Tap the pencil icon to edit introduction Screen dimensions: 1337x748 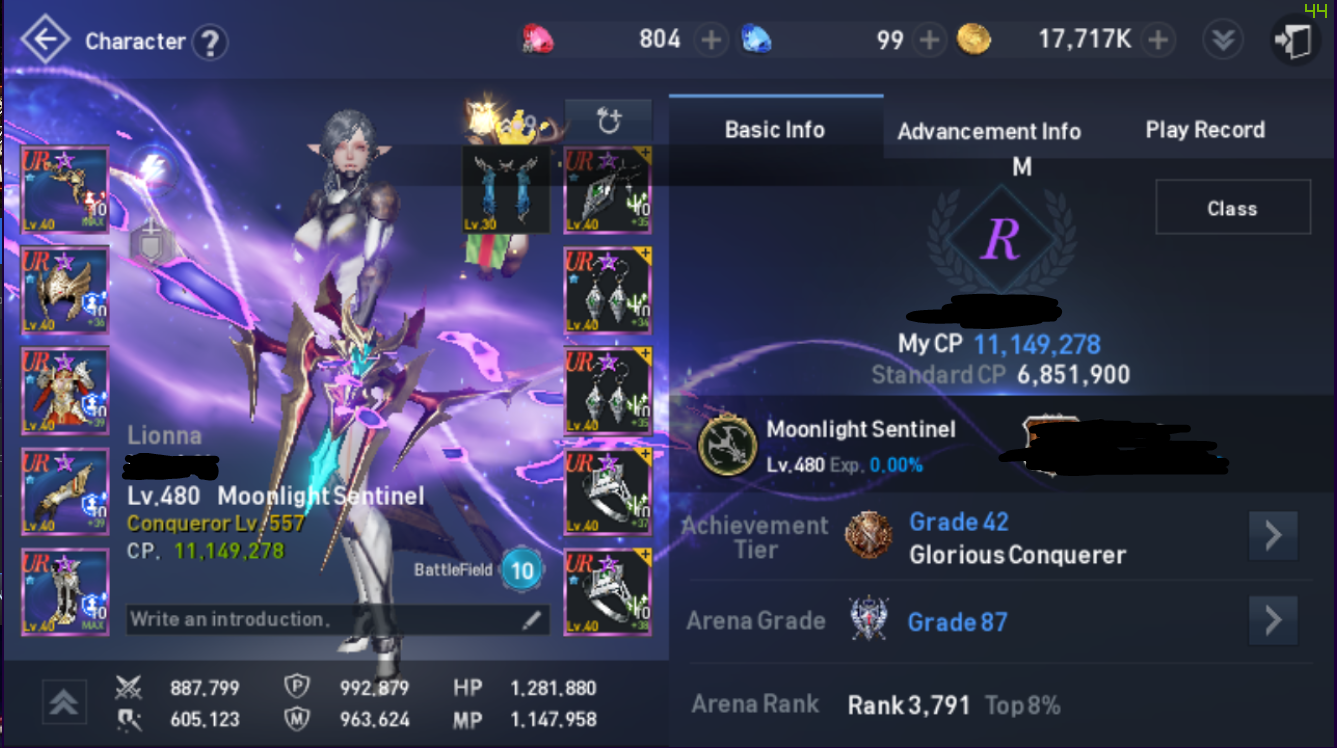click(531, 619)
